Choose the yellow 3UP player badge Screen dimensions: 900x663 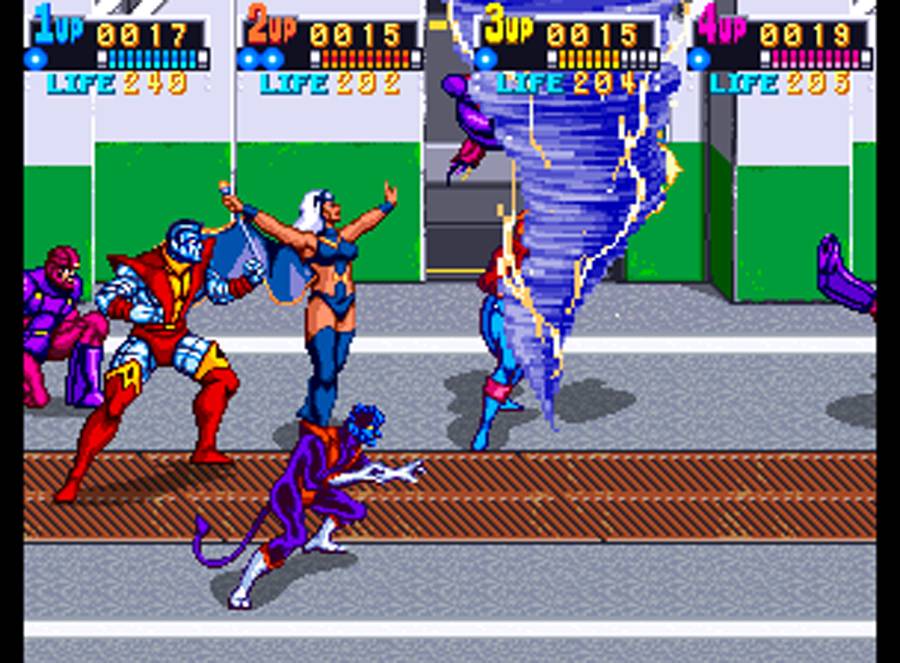(x=509, y=27)
